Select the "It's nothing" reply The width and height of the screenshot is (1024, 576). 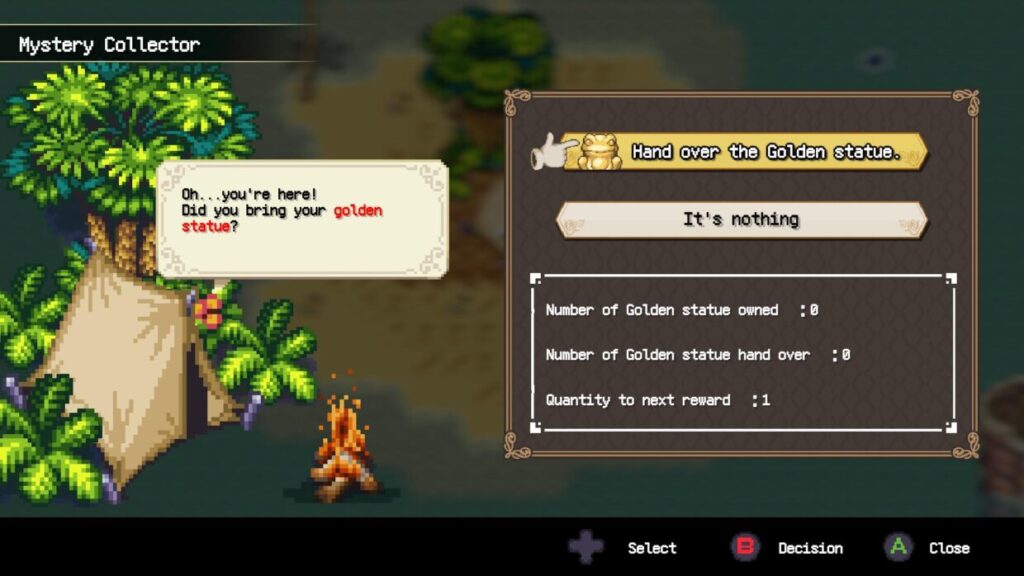741,220
